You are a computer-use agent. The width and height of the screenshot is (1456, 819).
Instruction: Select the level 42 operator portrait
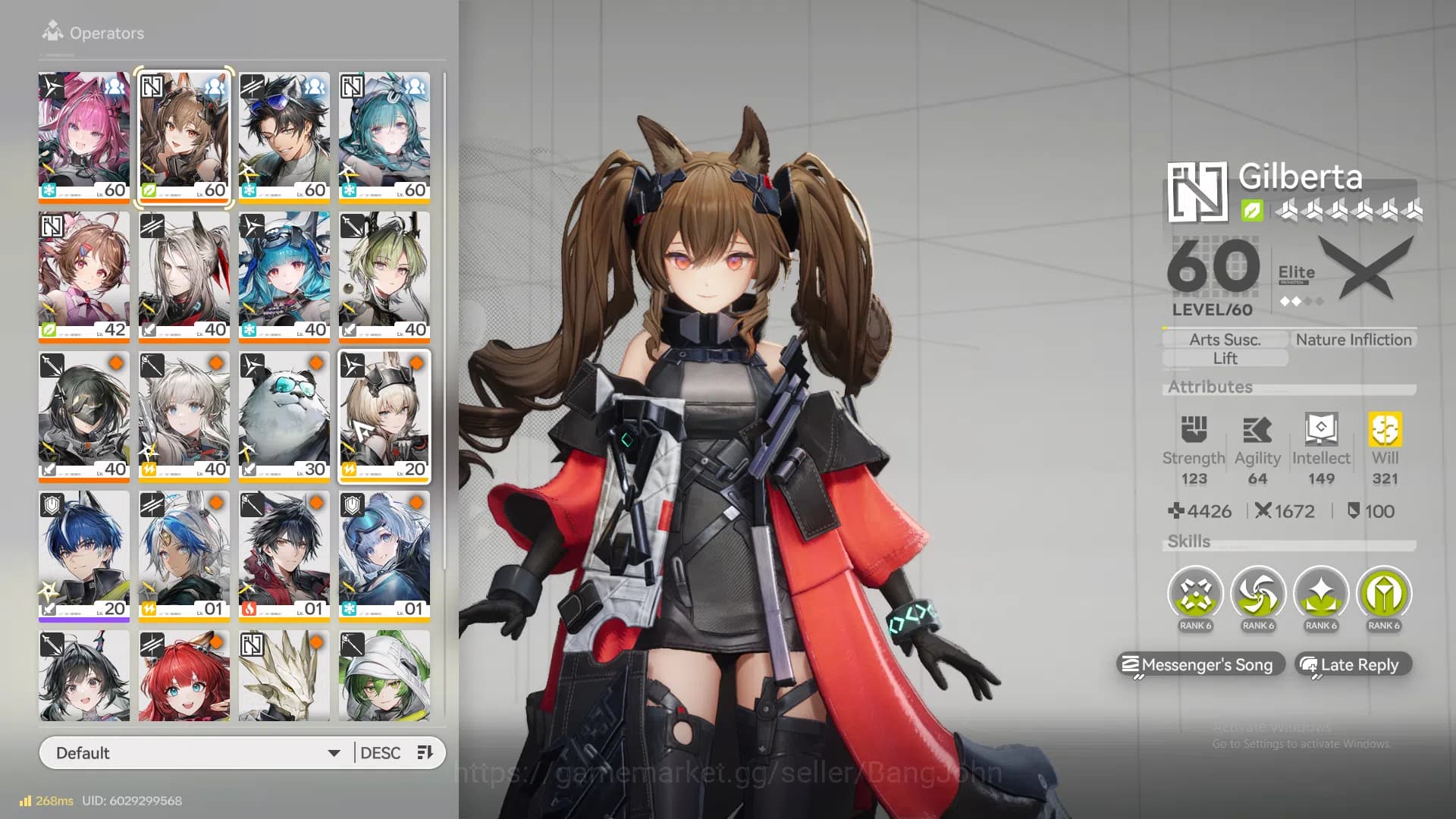point(84,275)
